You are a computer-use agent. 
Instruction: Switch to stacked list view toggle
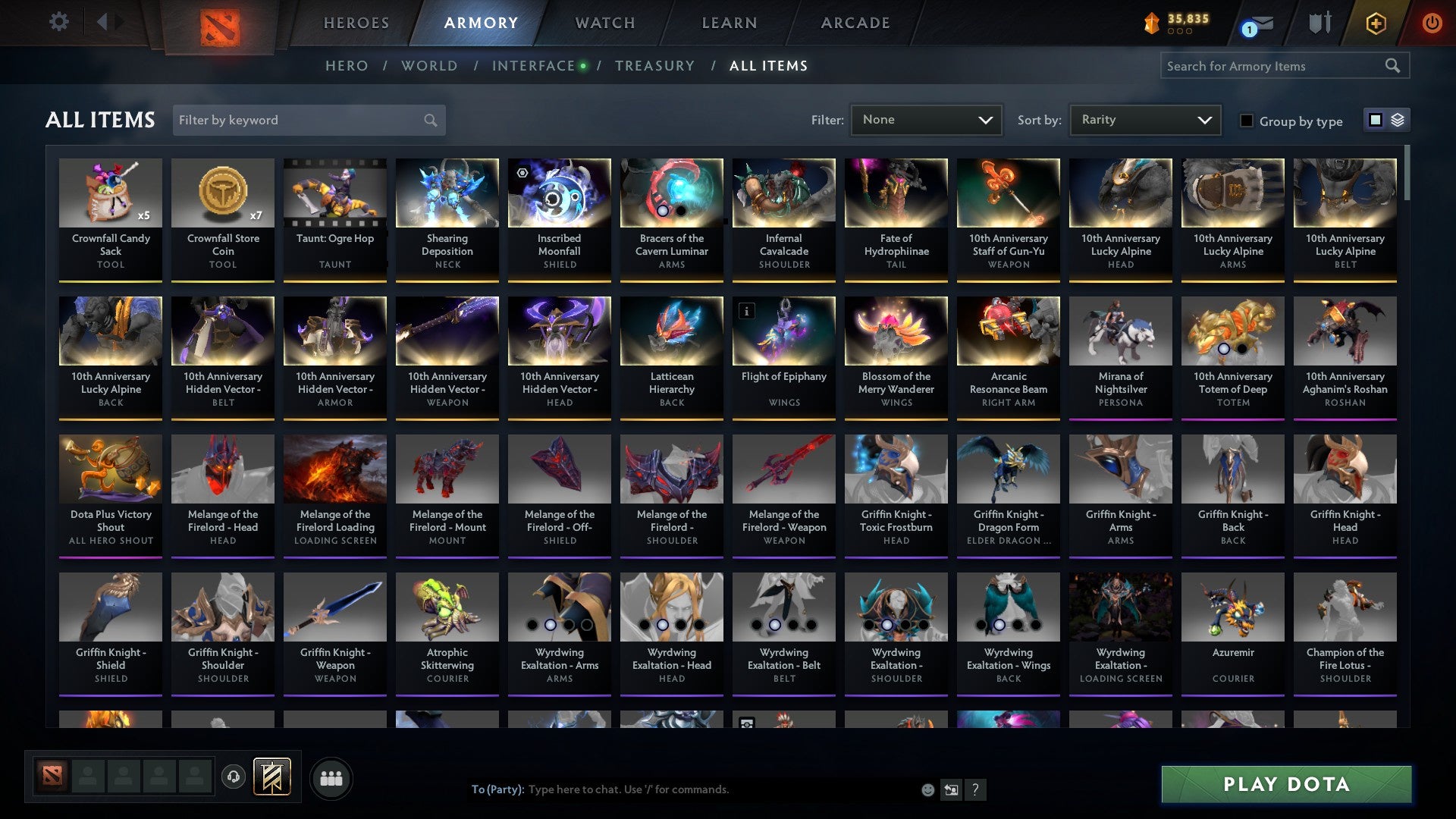pyautogui.click(x=1399, y=120)
